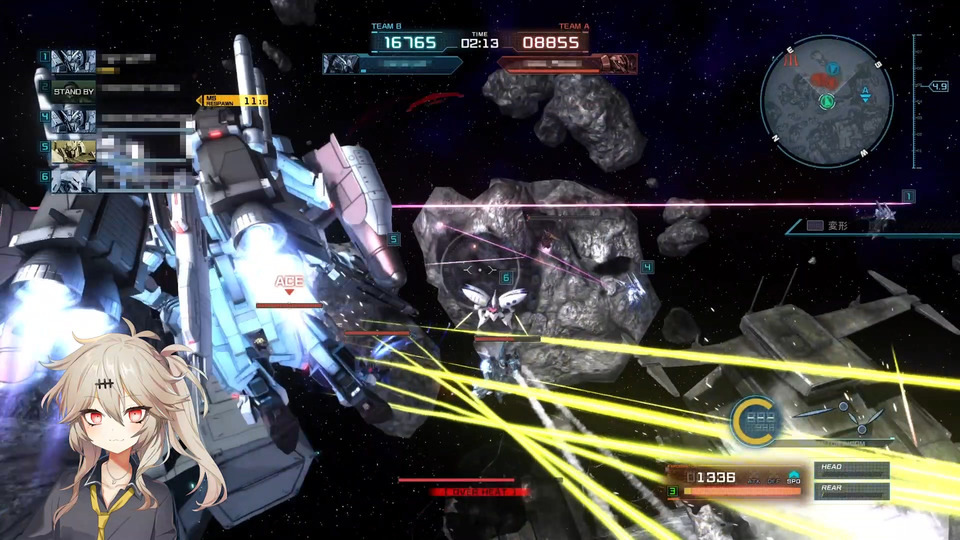Viewport: 960px width, 540px height.
Task: Open the circular radar minimap
Action: pos(826,101)
